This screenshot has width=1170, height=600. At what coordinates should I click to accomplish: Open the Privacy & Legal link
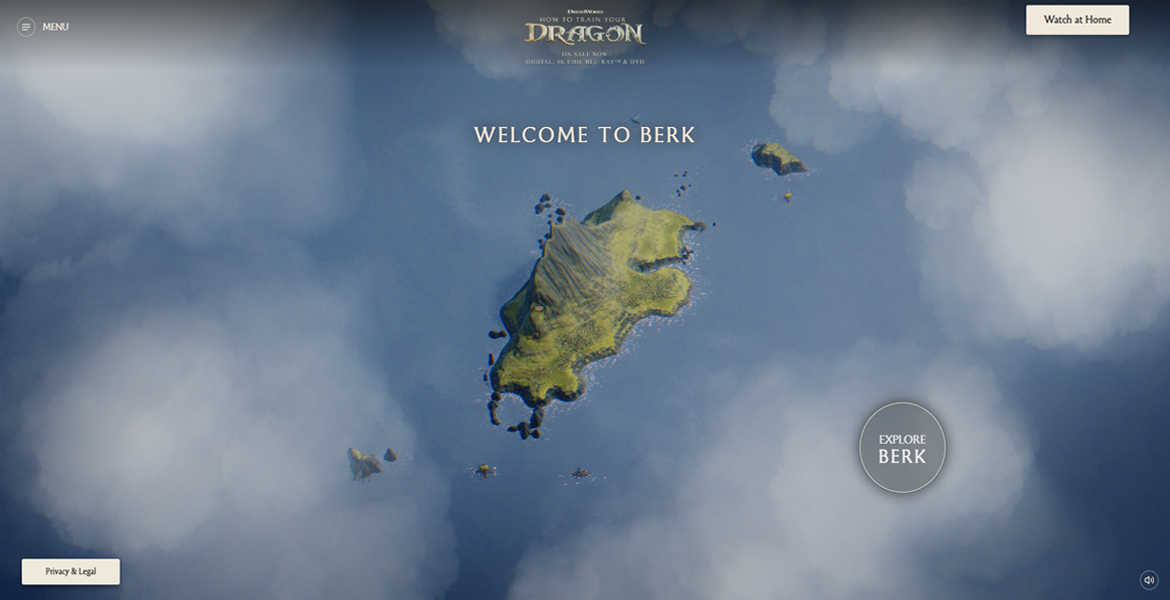[71, 571]
